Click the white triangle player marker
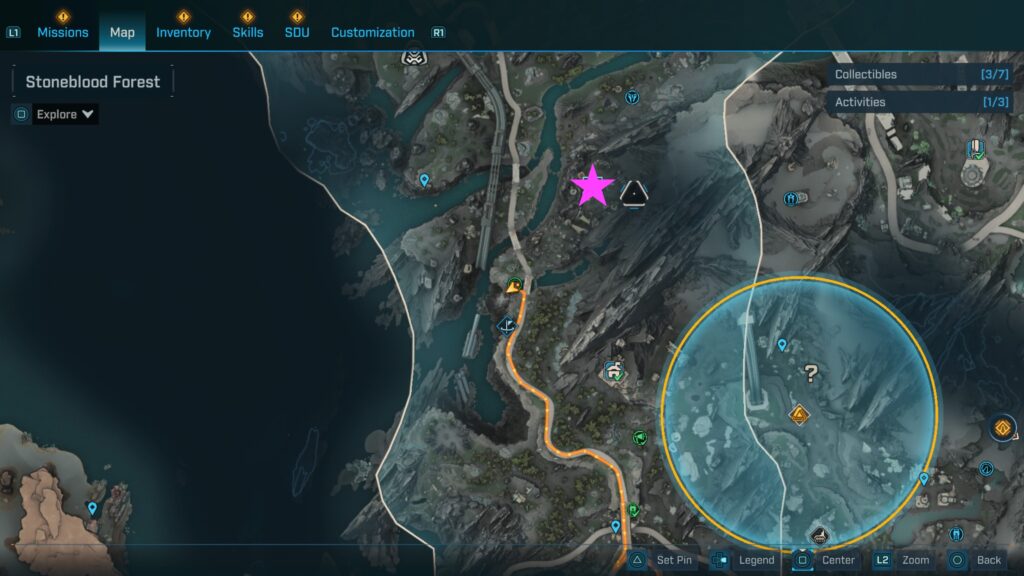 click(x=634, y=192)
